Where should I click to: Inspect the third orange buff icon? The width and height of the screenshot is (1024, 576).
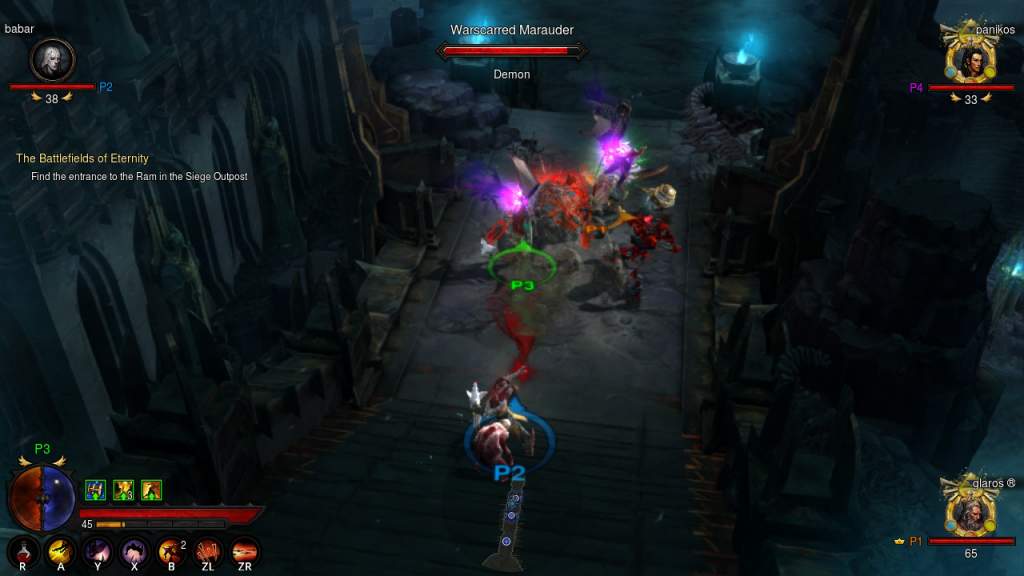pyautogui.click(x=151, y=489)
